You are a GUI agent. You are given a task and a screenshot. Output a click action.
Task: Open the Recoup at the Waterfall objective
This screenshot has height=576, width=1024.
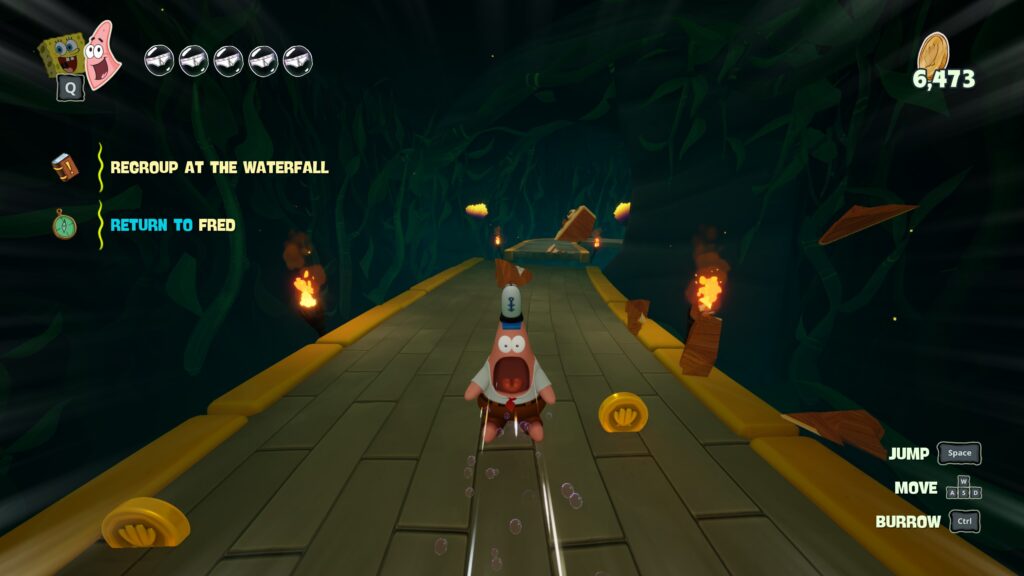pos(219,168)
